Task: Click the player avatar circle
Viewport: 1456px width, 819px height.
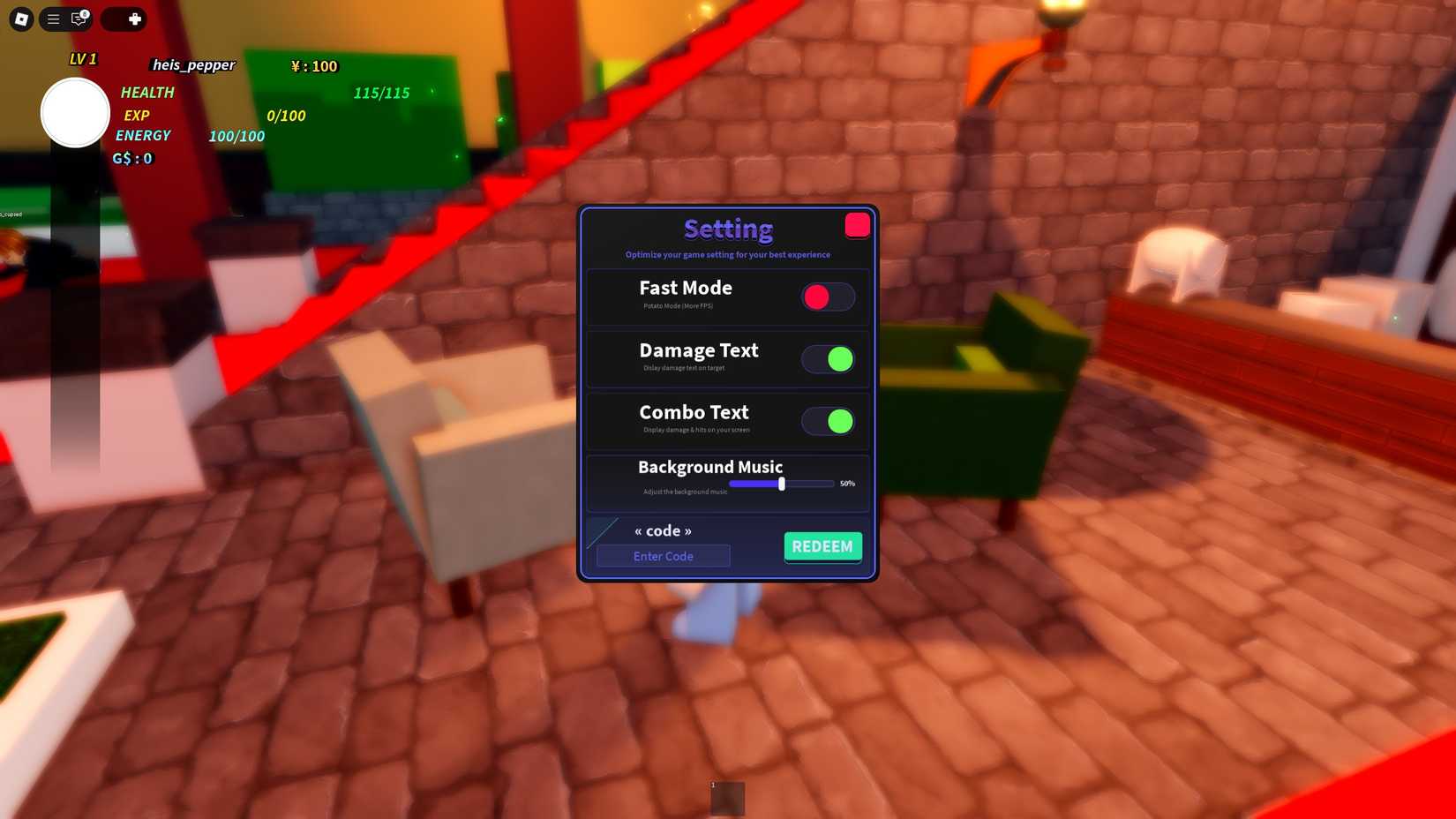Action: 74,112
